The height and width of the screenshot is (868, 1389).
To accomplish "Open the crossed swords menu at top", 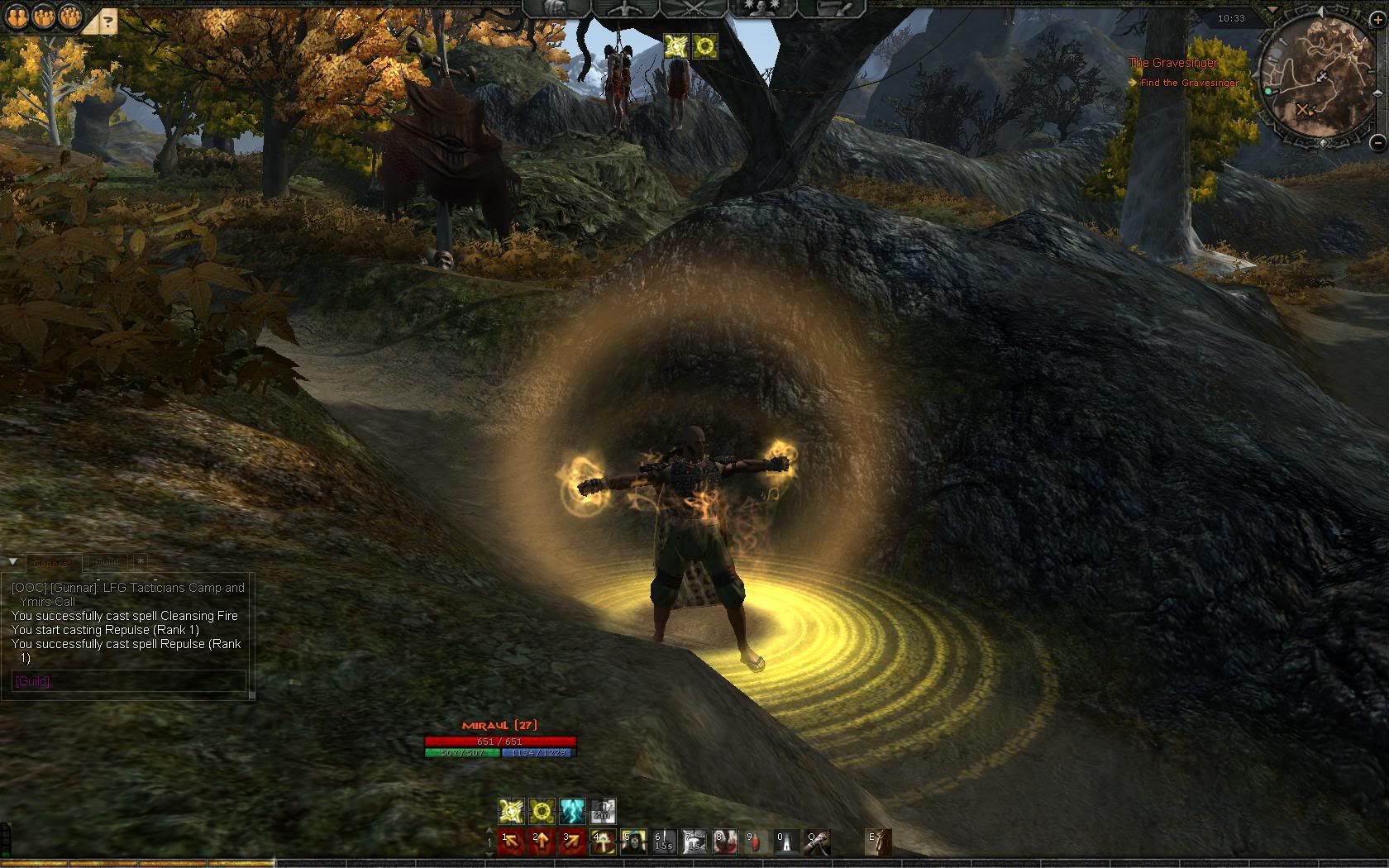I will 693,8.
